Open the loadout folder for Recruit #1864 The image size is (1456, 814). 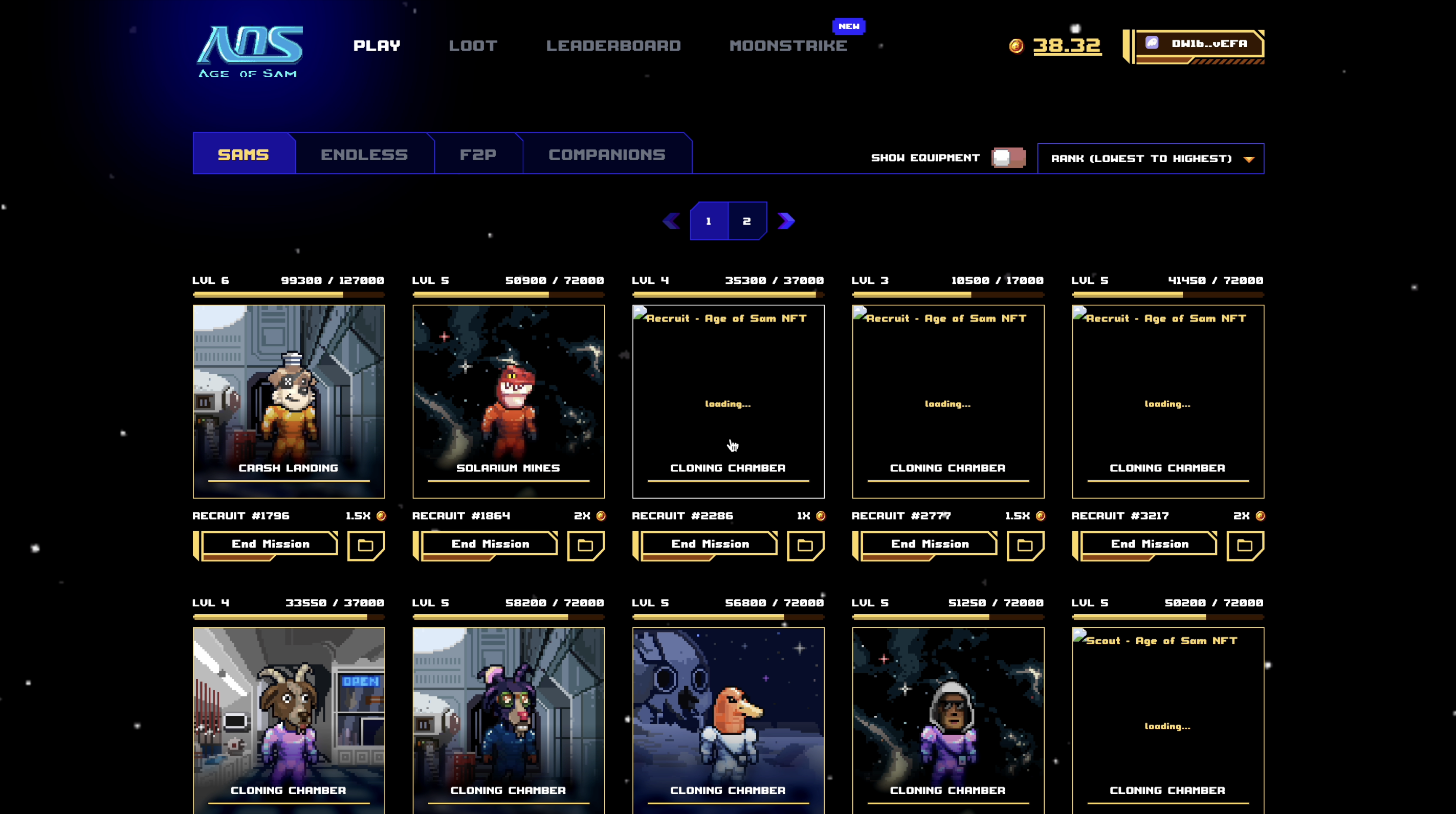[586, 545]
